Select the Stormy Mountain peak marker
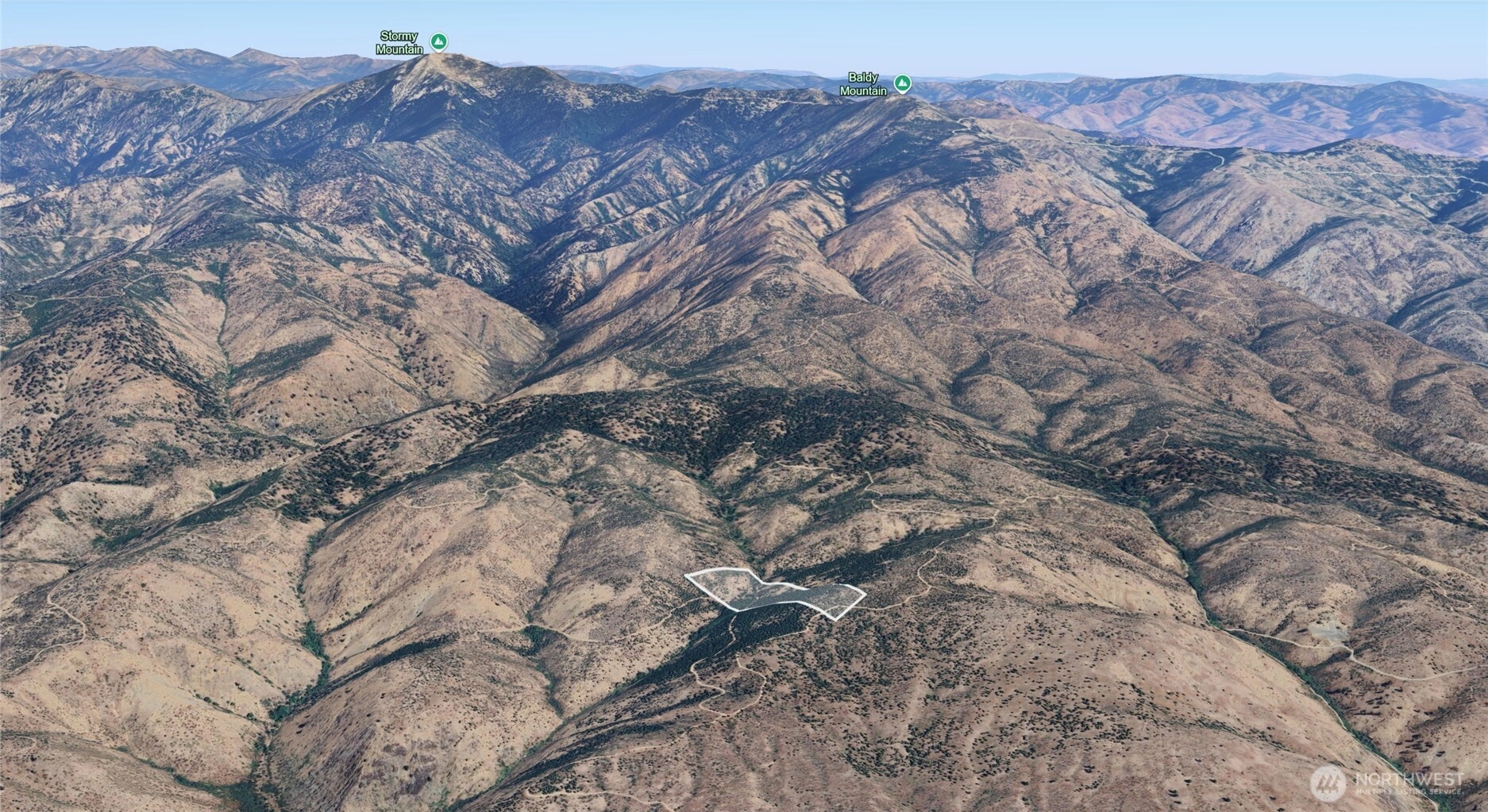The width and height of the screenshot is (1488, 812). pos(438,41)
